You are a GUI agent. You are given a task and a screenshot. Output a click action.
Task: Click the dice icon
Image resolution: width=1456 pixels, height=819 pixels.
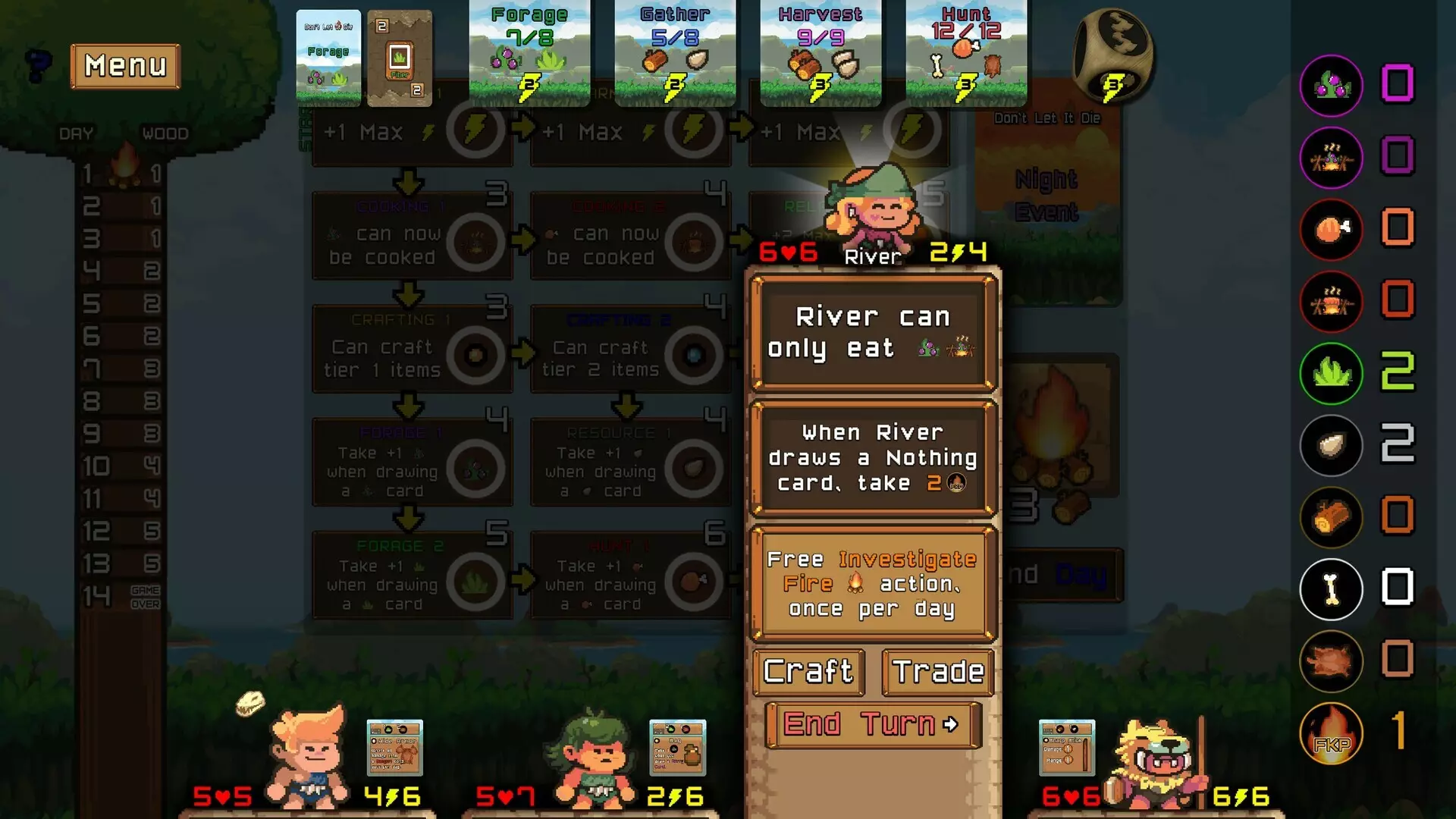(1112, 55)
